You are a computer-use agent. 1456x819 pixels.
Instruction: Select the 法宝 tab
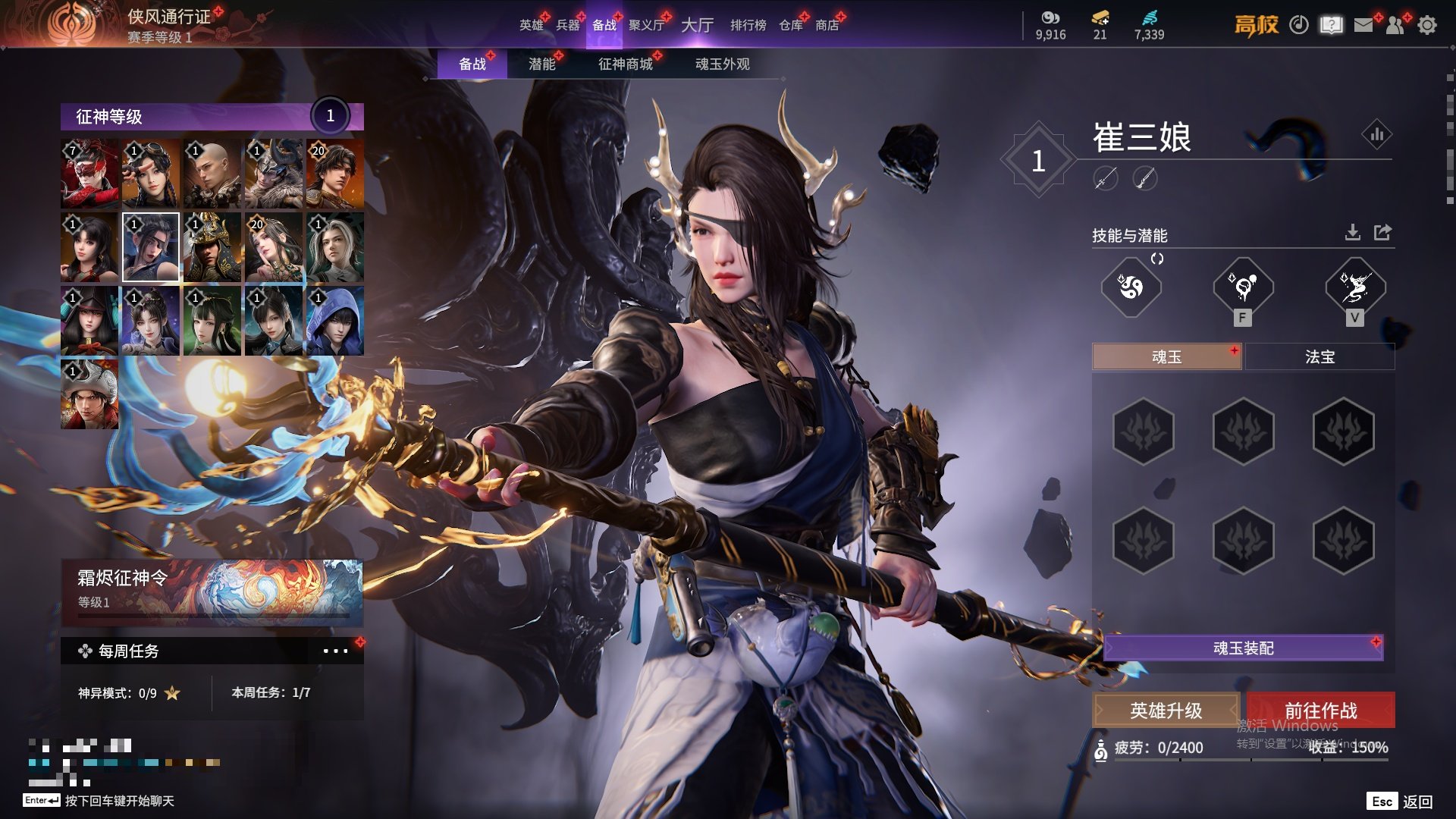[1319, 357]
